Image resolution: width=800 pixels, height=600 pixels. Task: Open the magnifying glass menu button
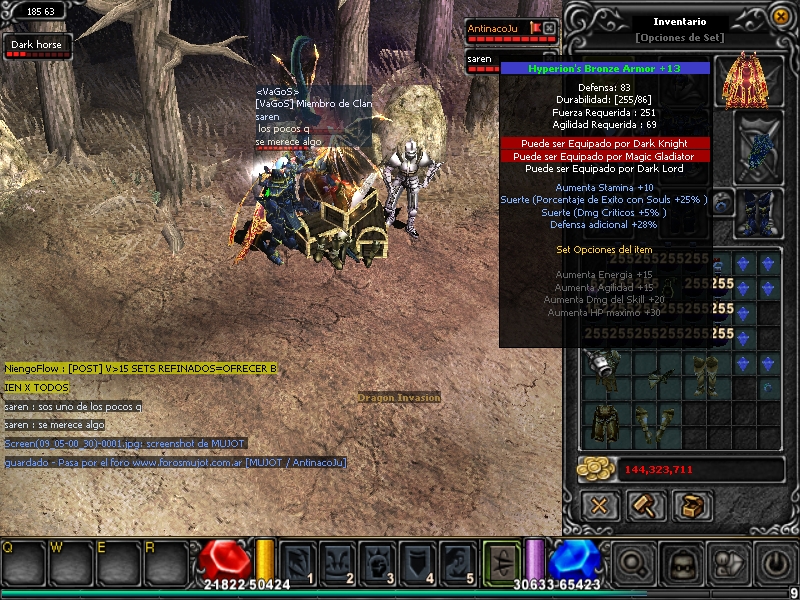(x=634, y=563)
